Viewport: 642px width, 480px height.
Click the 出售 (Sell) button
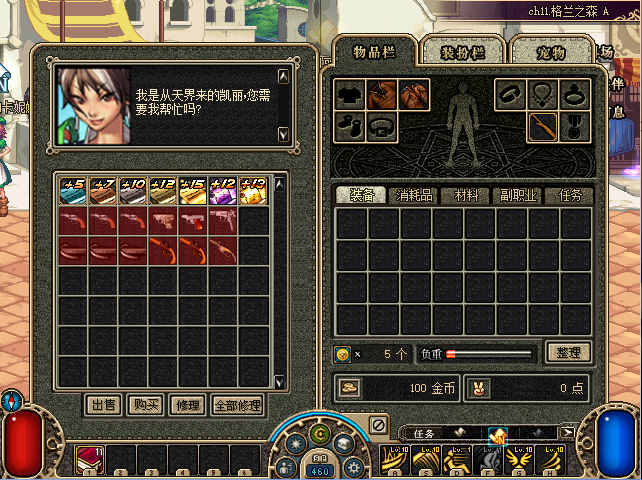pos(104,405)
